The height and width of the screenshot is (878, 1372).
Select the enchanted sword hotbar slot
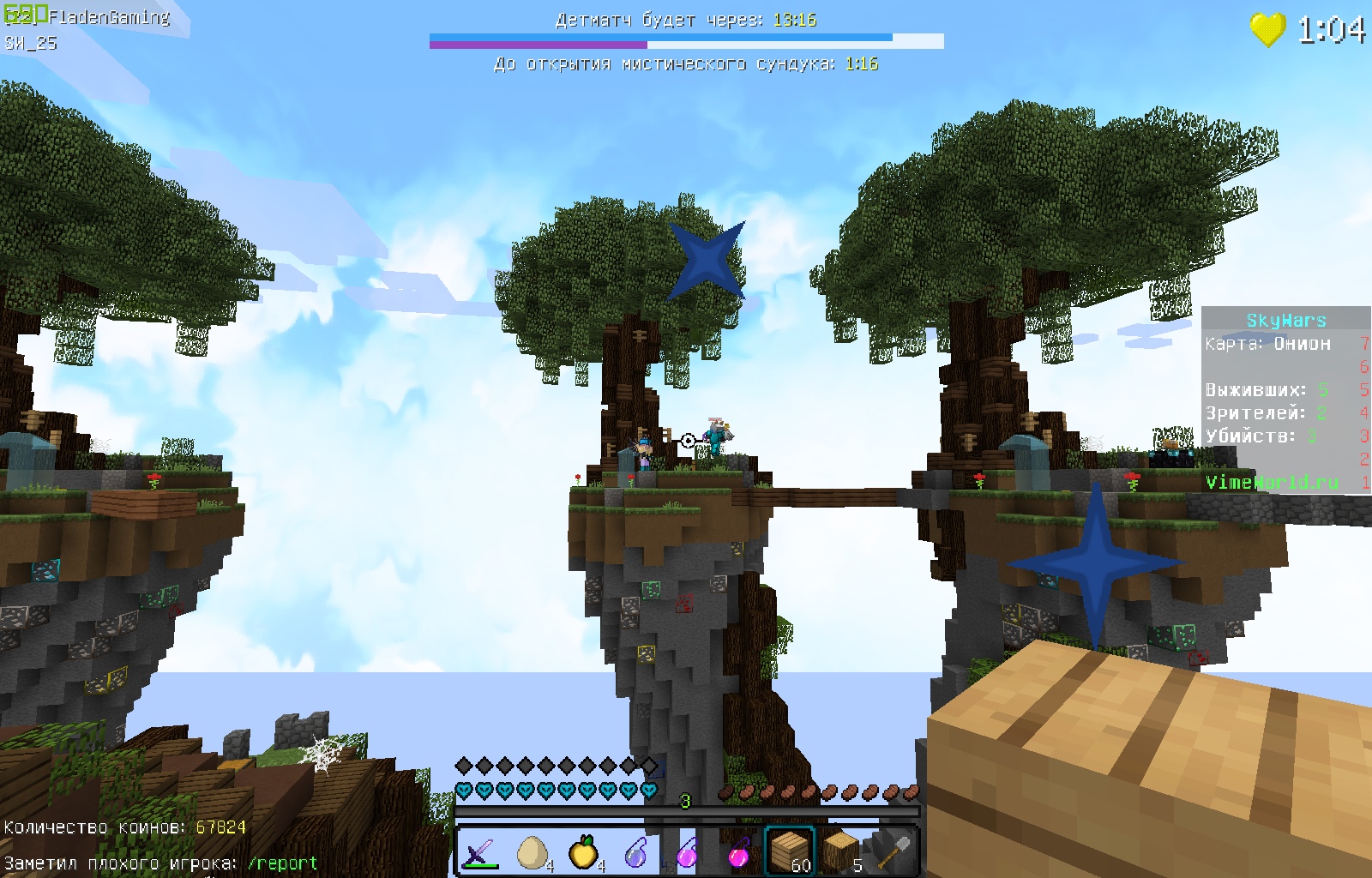click(480, 851)
